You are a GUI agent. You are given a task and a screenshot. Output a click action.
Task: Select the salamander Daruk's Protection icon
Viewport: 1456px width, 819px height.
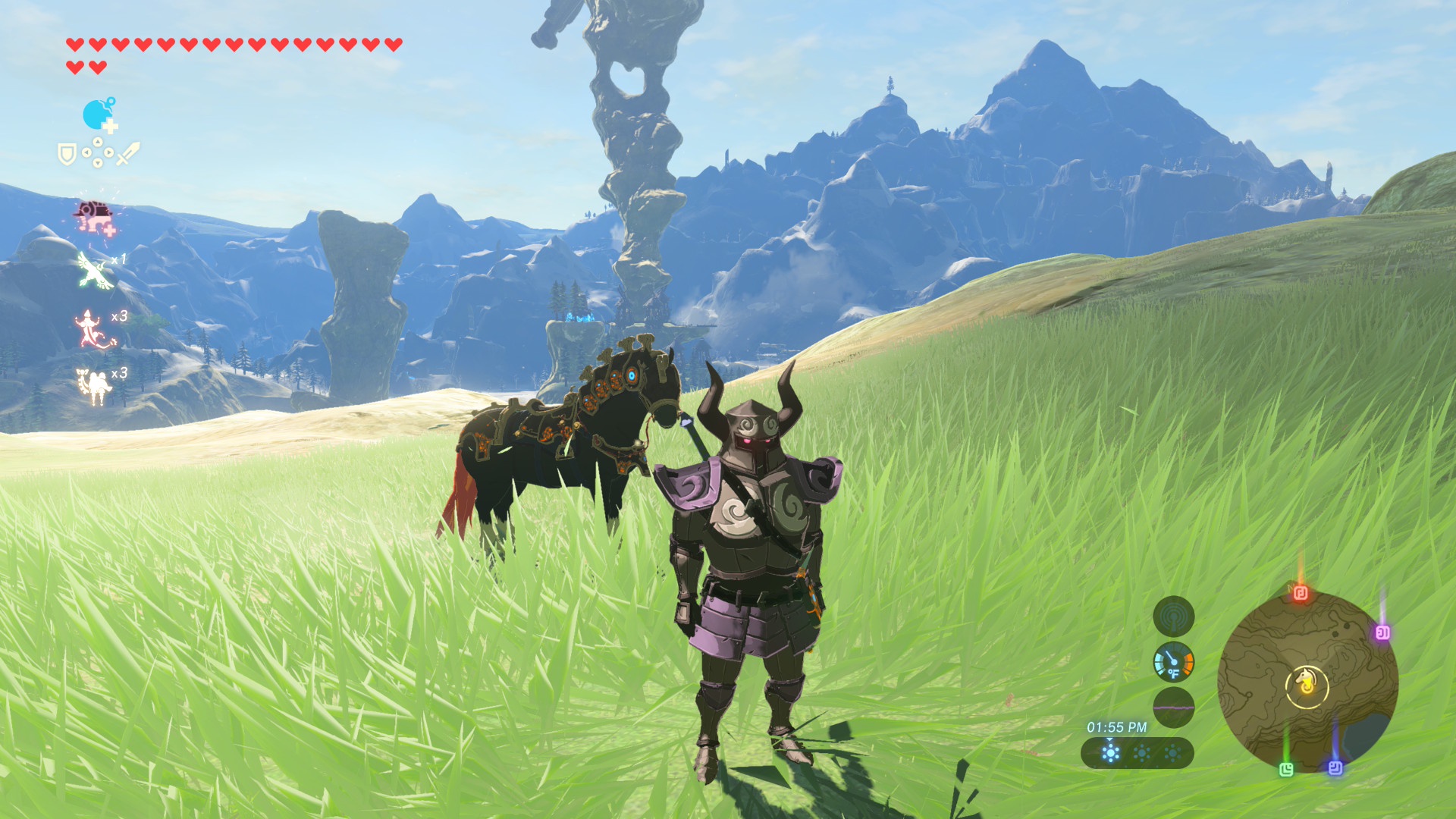[91, 329]
